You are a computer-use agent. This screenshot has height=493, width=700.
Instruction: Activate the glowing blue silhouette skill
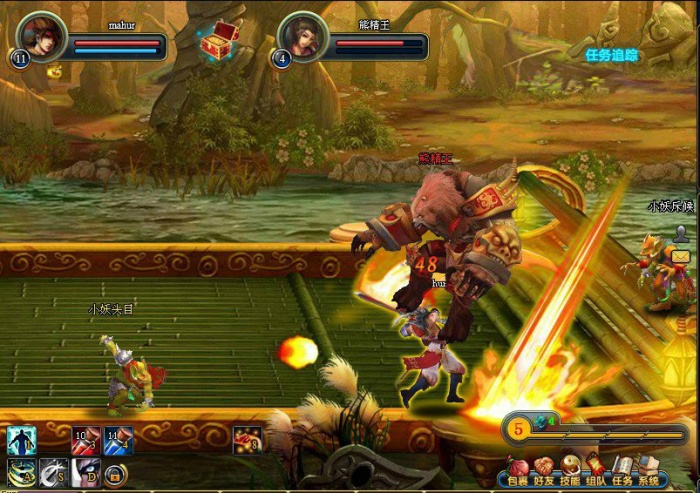[x=22, y=440]
